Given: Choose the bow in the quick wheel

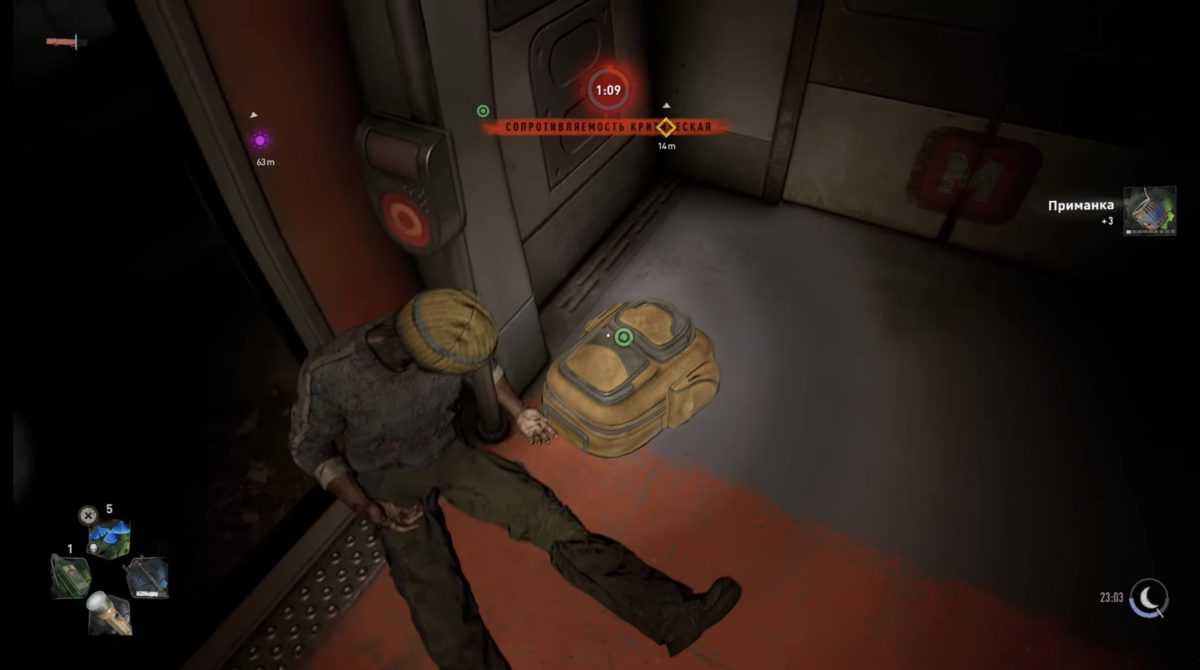Looking at the screenshot, I should [x=146, y=577].
